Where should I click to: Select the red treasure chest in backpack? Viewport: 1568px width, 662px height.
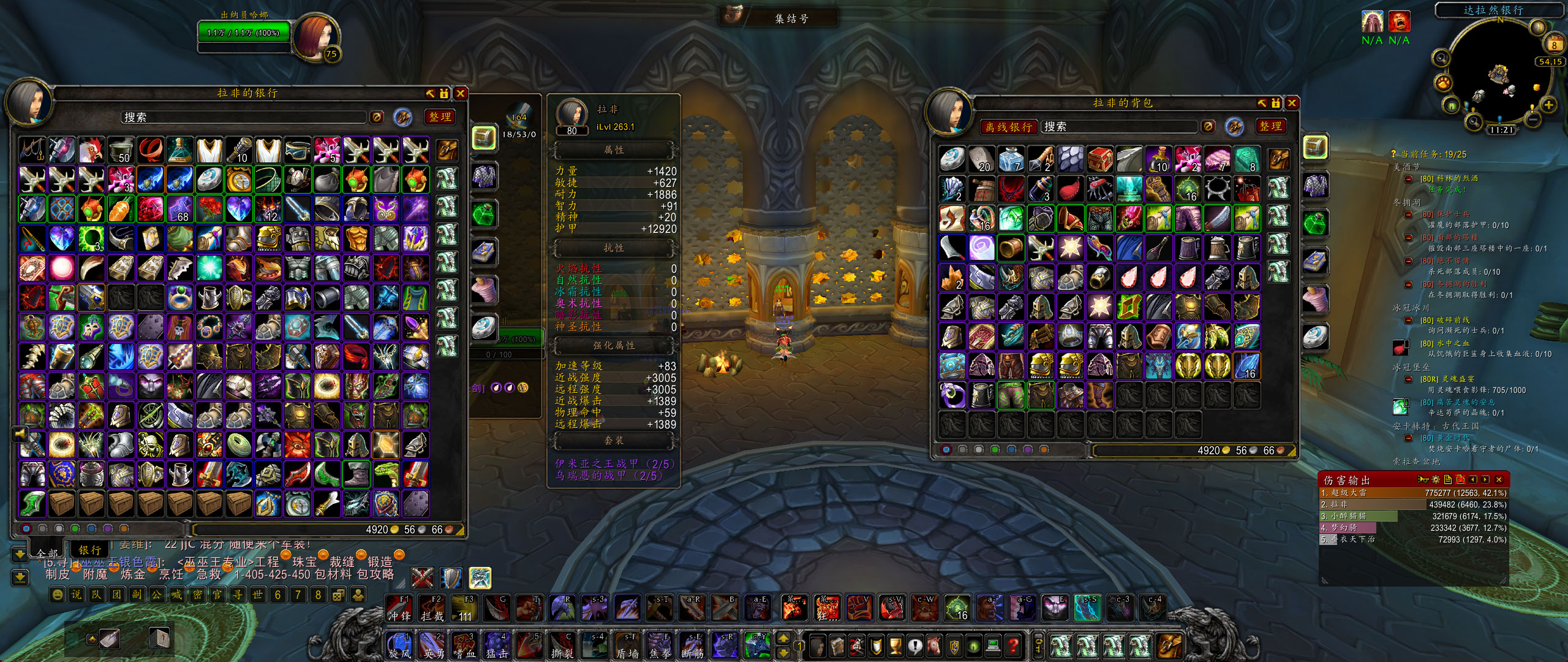click(x=1099, y=159)
